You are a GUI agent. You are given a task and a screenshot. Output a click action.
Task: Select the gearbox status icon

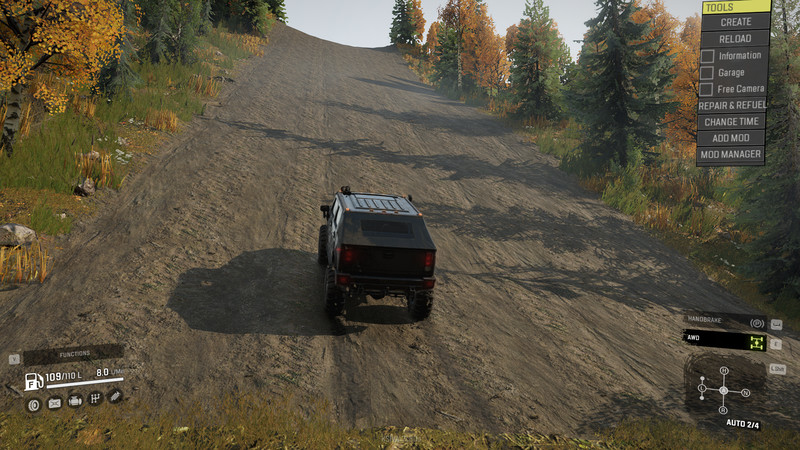(x=95, y=399)
